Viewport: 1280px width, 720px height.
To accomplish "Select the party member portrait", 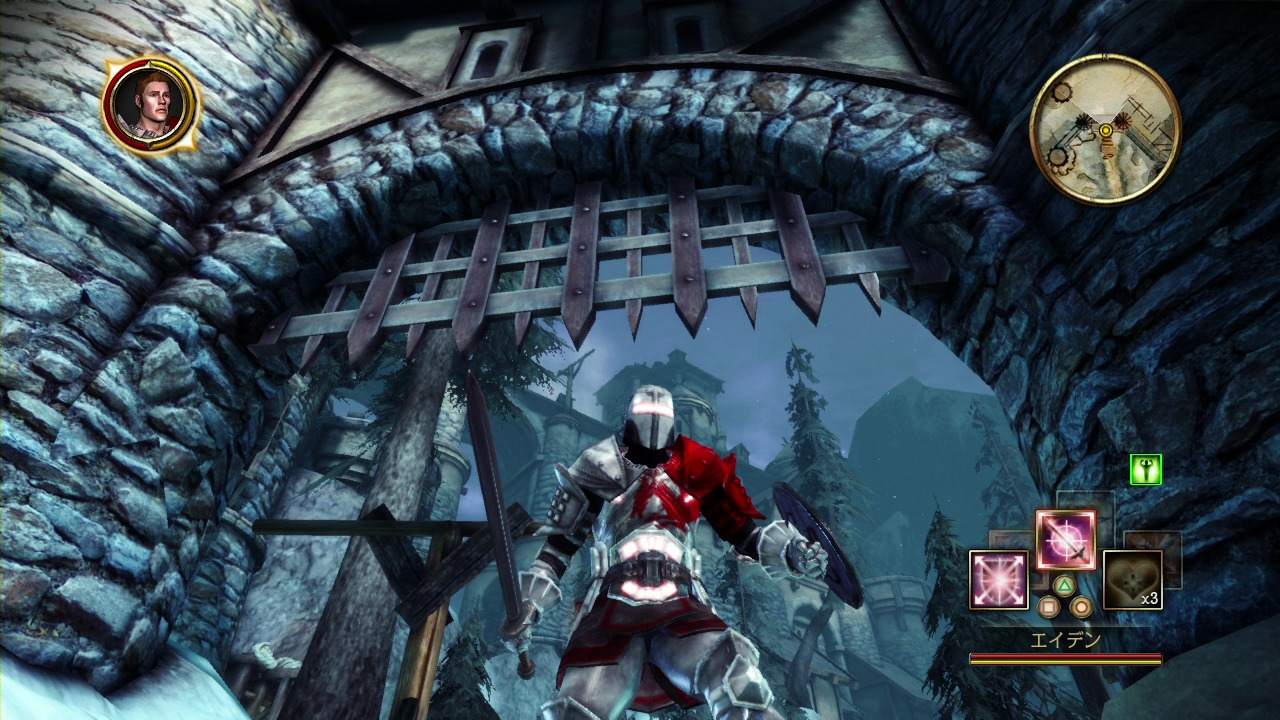I will pos(151,103).
